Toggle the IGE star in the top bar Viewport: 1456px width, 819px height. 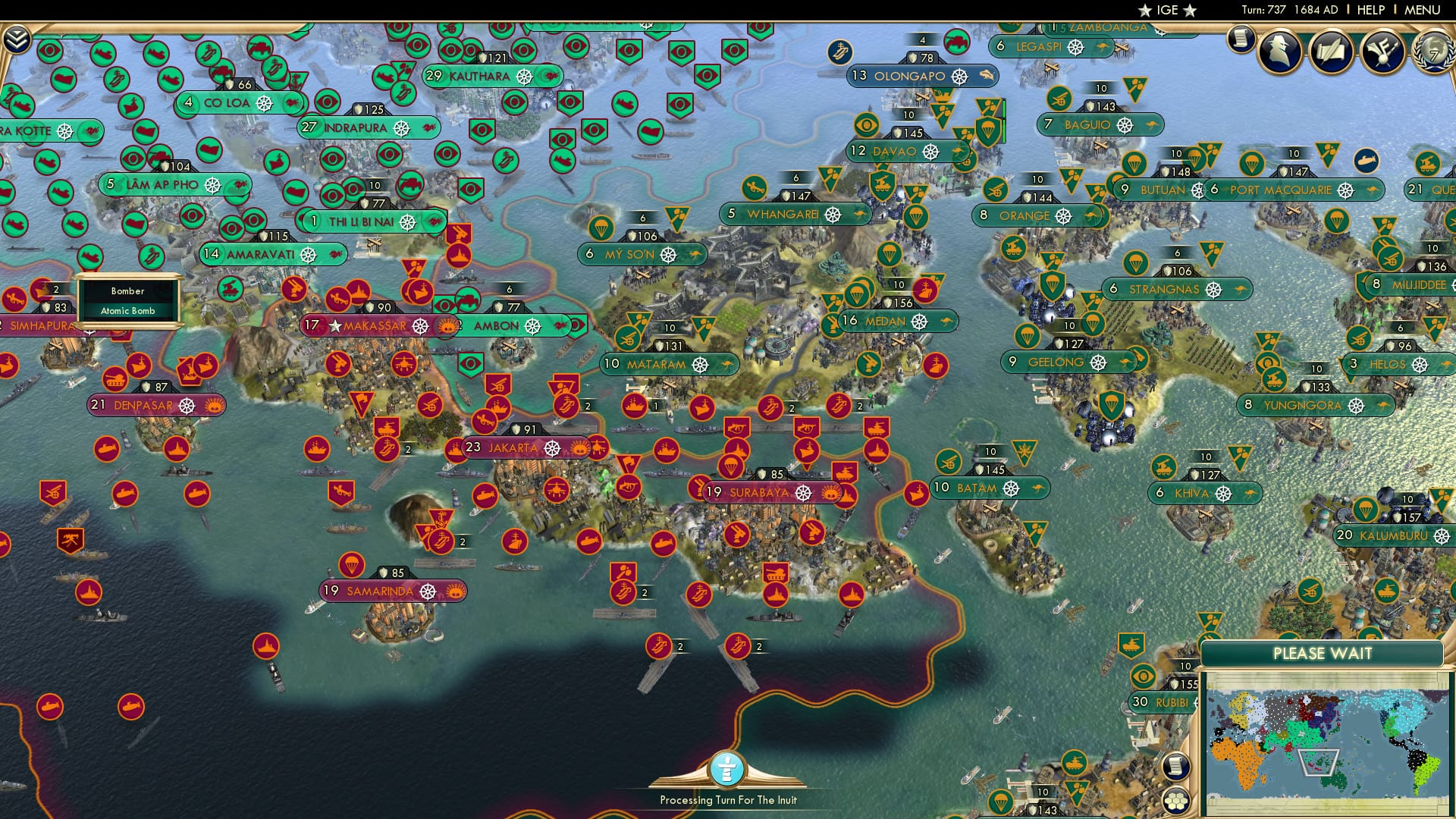click(x=1147, y=11)
